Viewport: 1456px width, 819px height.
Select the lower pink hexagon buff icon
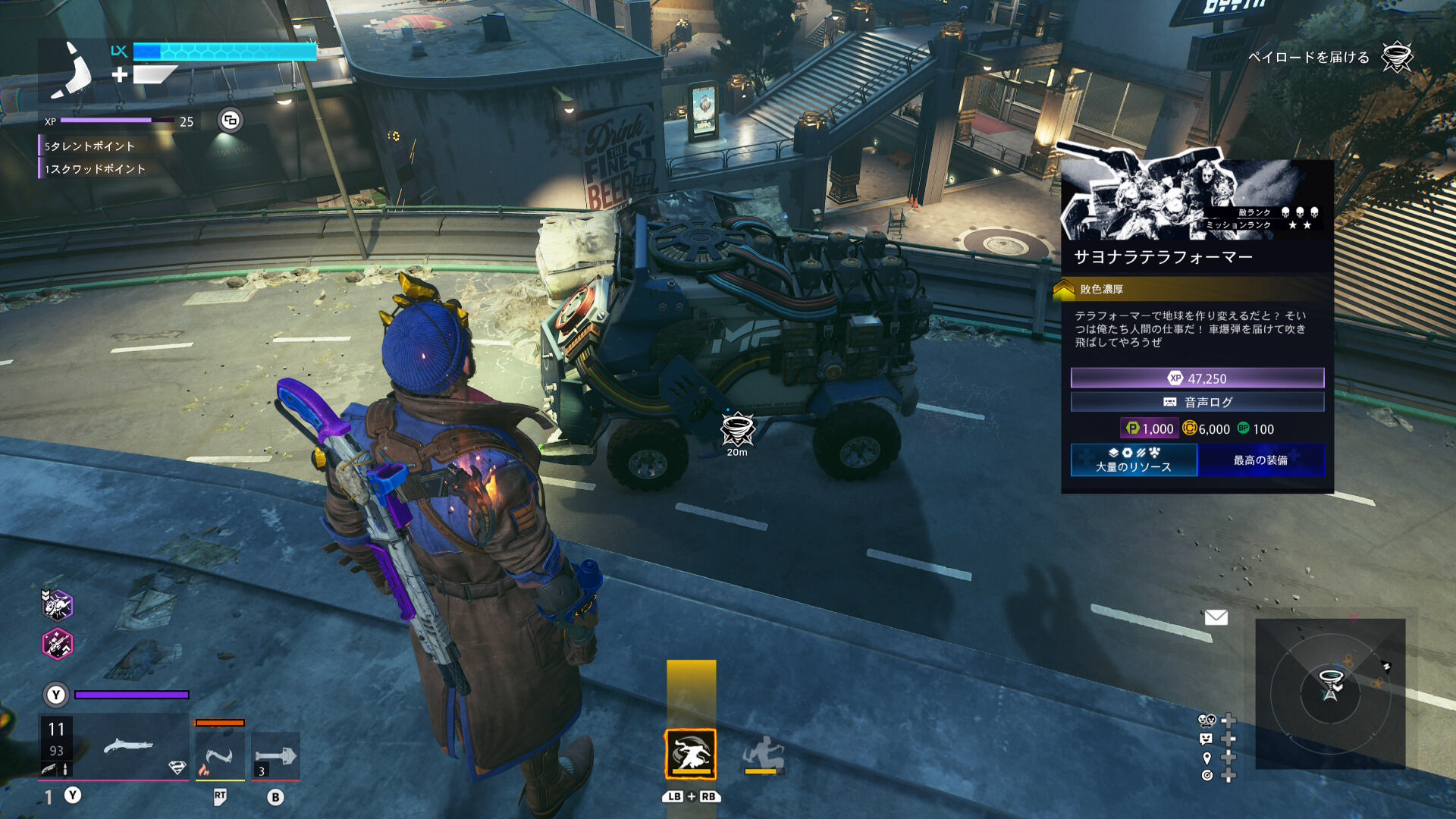tap(57, 645)
